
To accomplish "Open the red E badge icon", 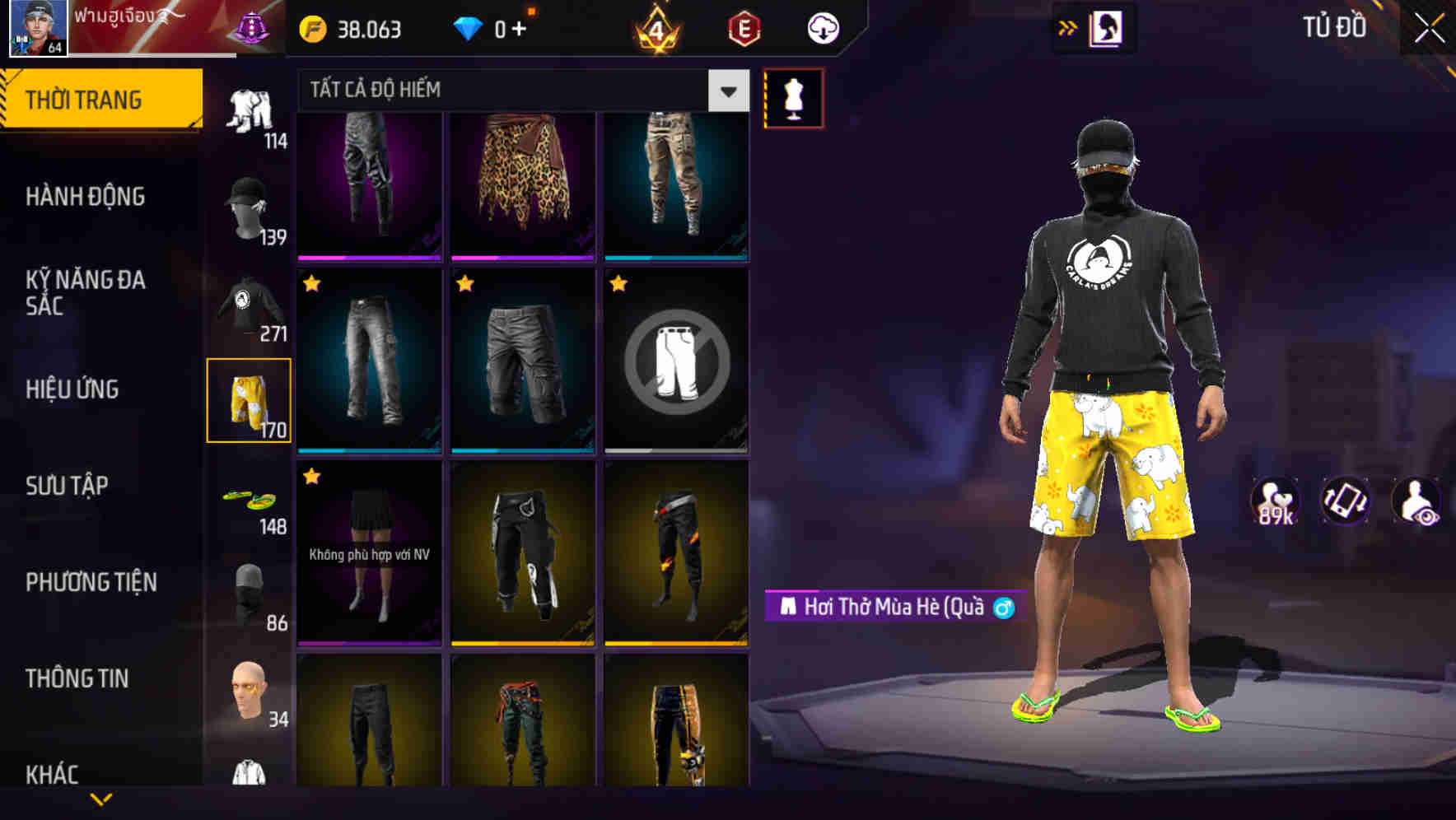I will (744, 27).
